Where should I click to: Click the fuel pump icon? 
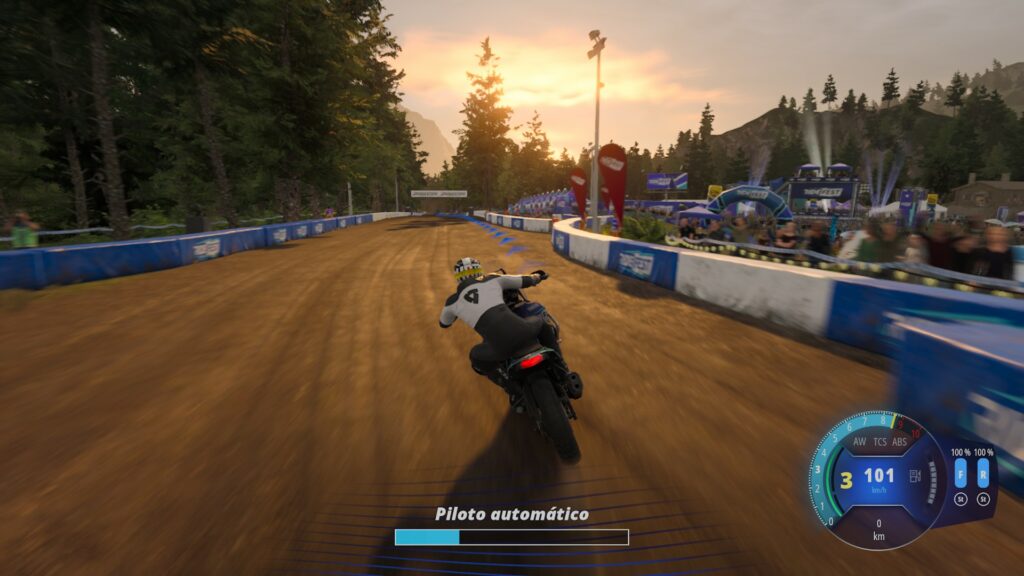tap(915, 476)
